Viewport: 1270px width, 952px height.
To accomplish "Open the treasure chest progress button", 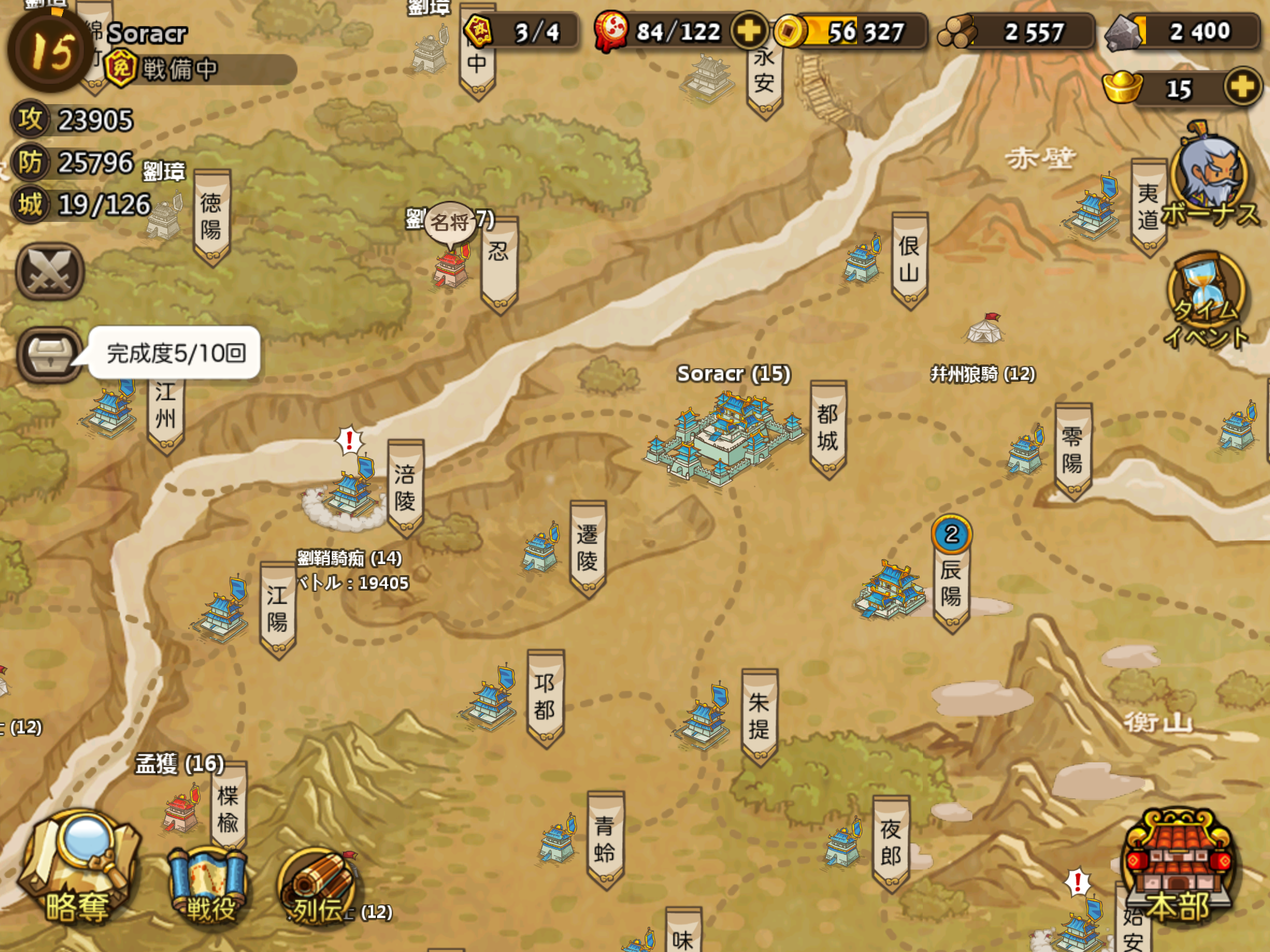I will pos(50,354).
